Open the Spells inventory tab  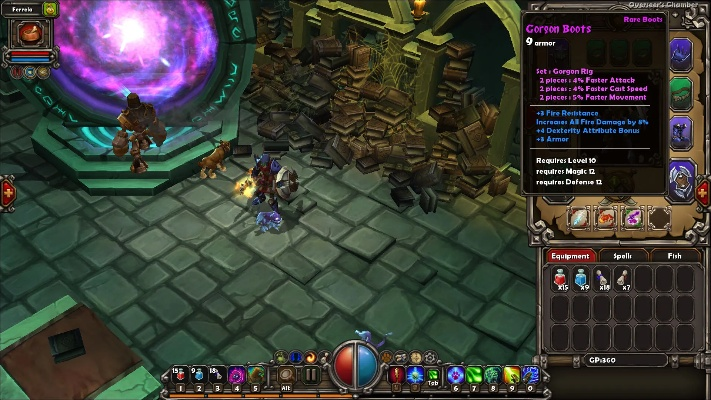(621, 256)
